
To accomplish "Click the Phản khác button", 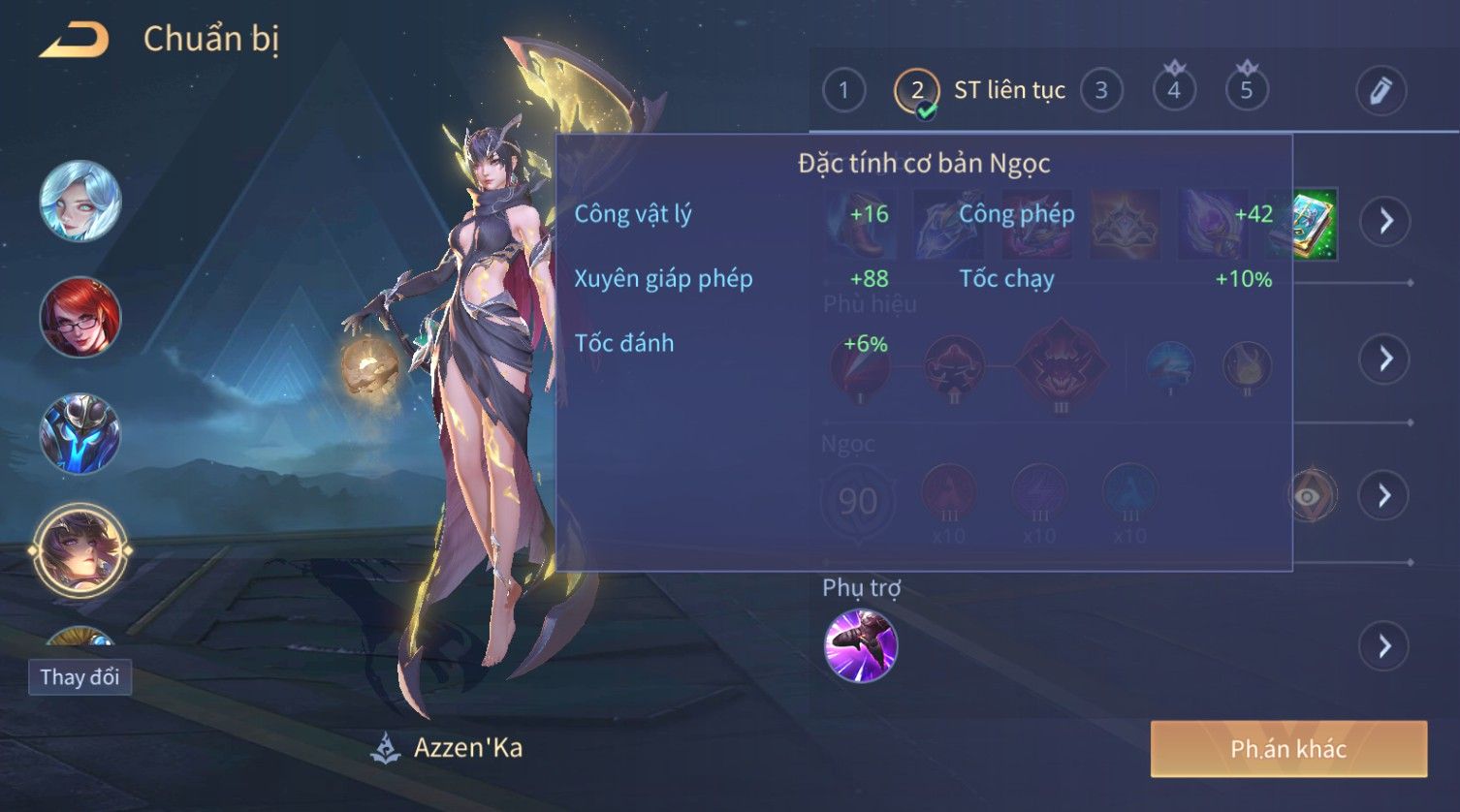I will pos(1288,748).
